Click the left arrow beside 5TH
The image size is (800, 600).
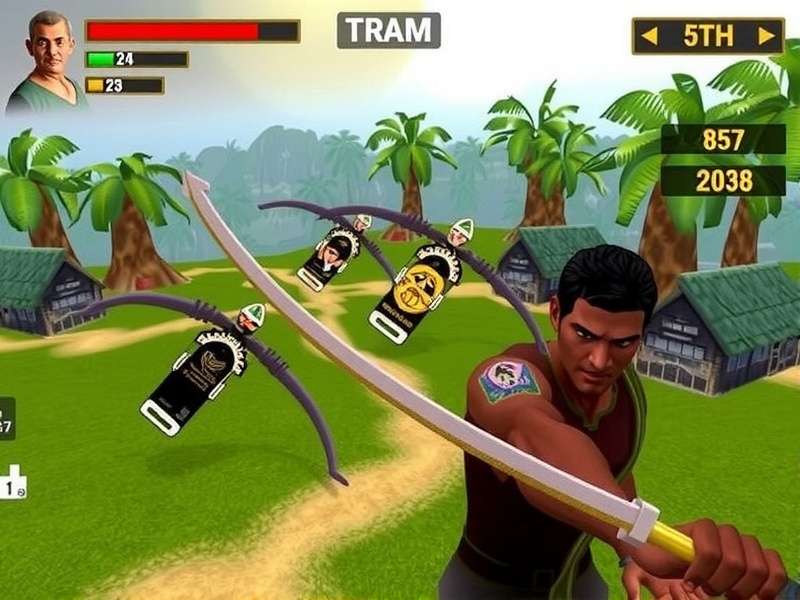tap(650, 37)
